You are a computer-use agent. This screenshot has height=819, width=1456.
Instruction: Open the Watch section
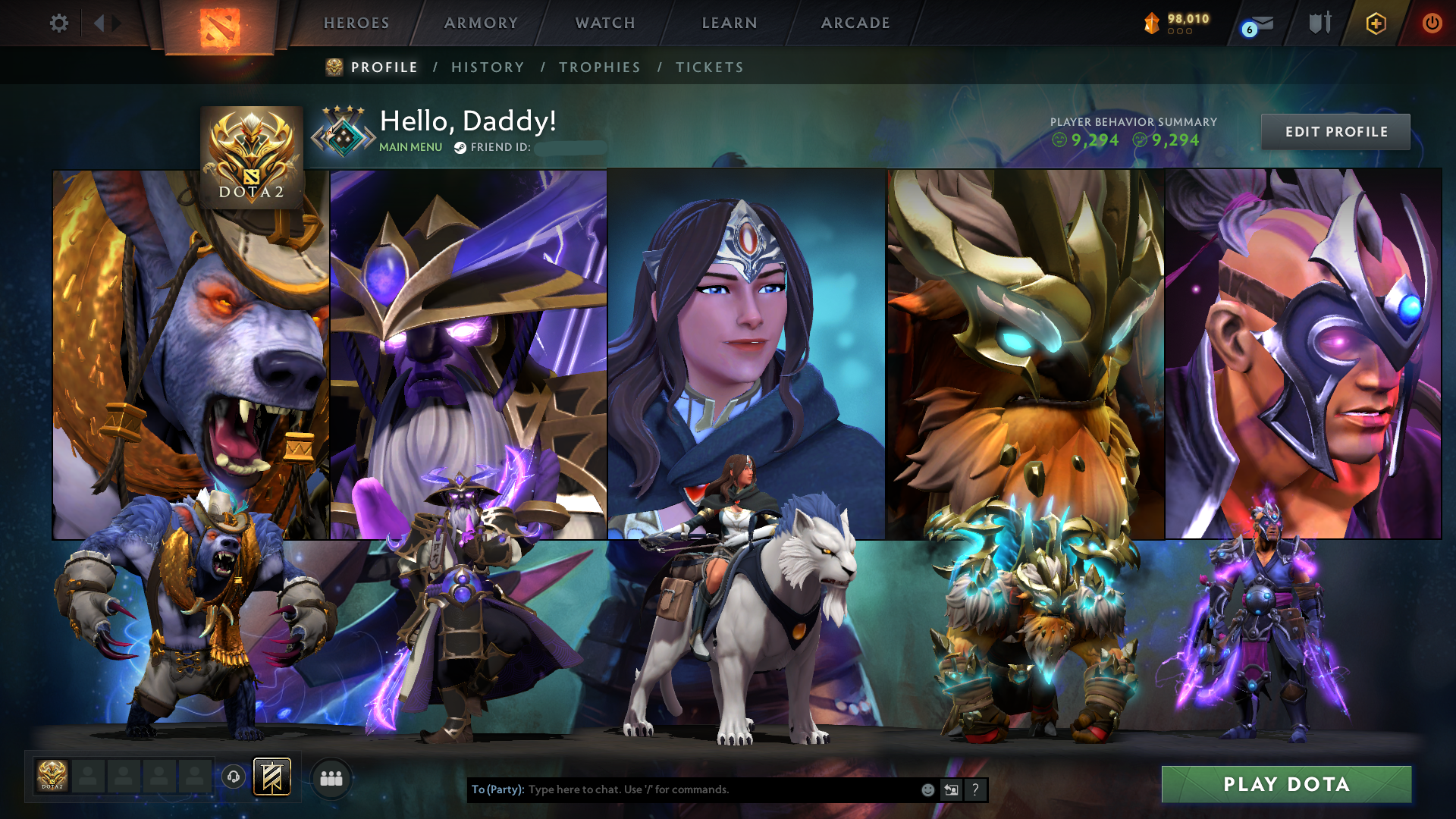605,24
